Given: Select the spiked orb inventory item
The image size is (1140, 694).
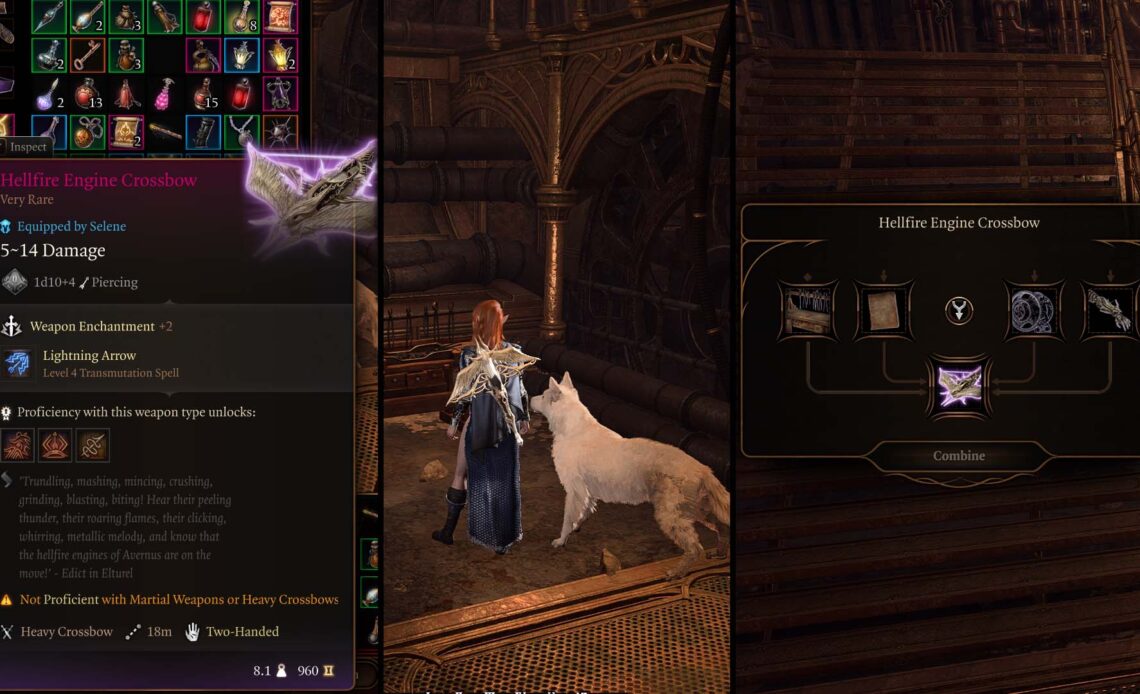Looking at the screenshot, I should (280, 132).
